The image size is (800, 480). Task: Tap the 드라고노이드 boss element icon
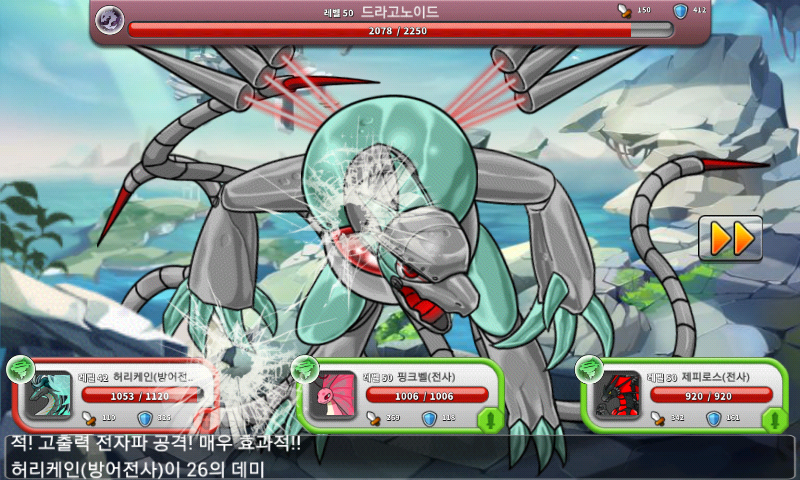110,19
